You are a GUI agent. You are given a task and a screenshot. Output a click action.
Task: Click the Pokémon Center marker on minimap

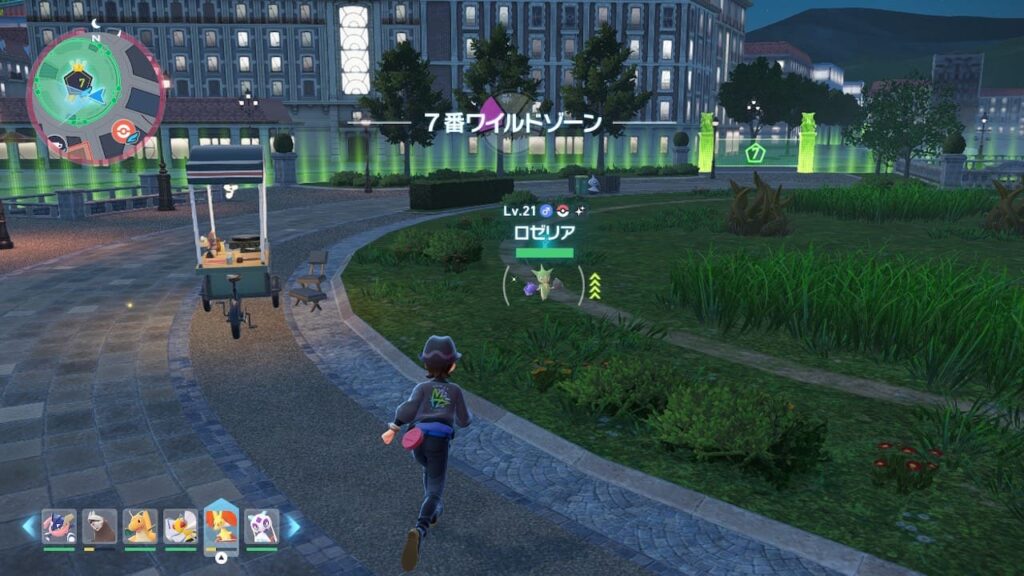click(124, 131)
